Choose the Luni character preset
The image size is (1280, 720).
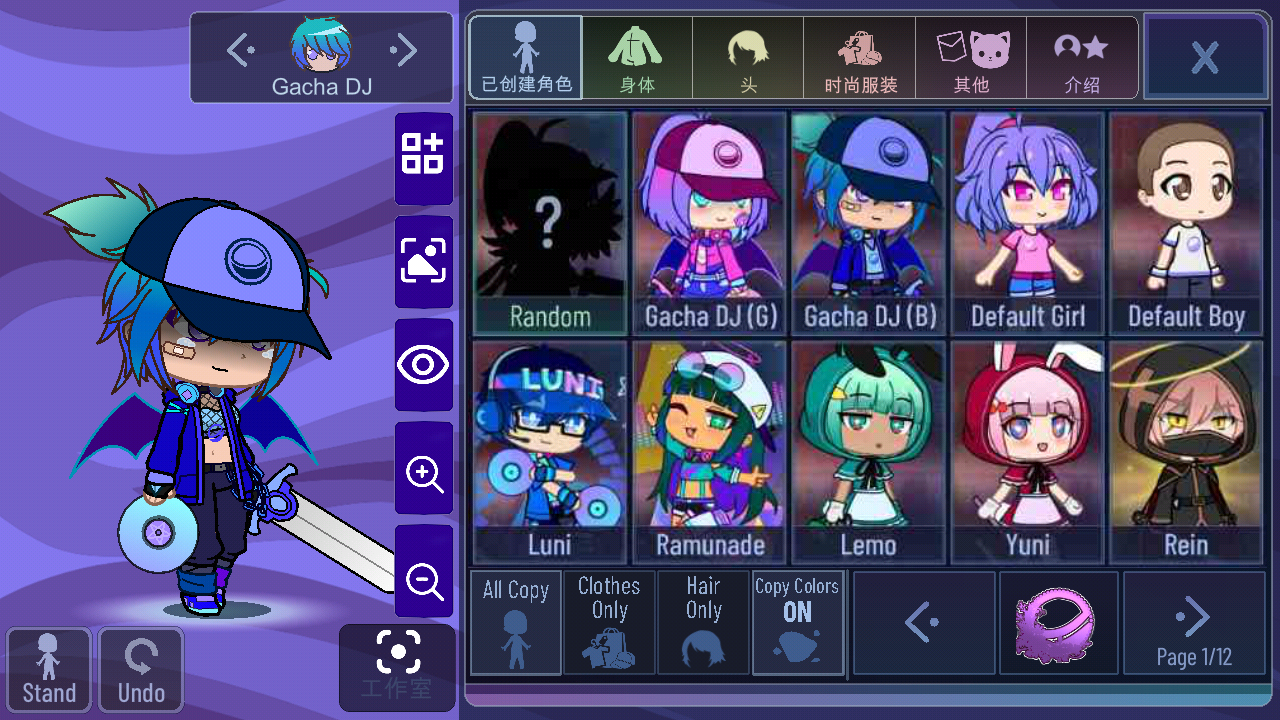coord(550,452)
